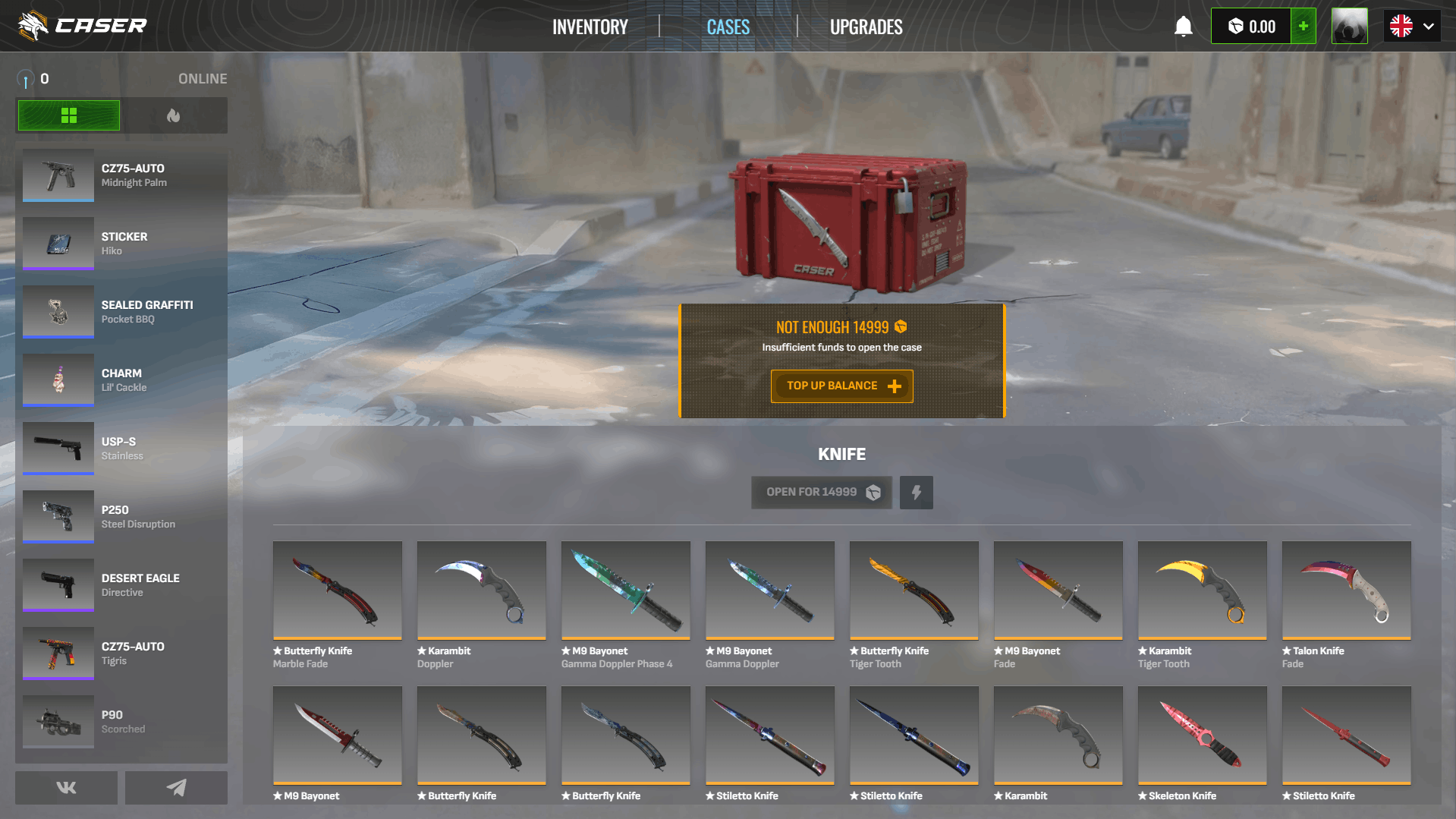Open the language selection dropdown
1456x819 pixels.
click(1410, 25)
